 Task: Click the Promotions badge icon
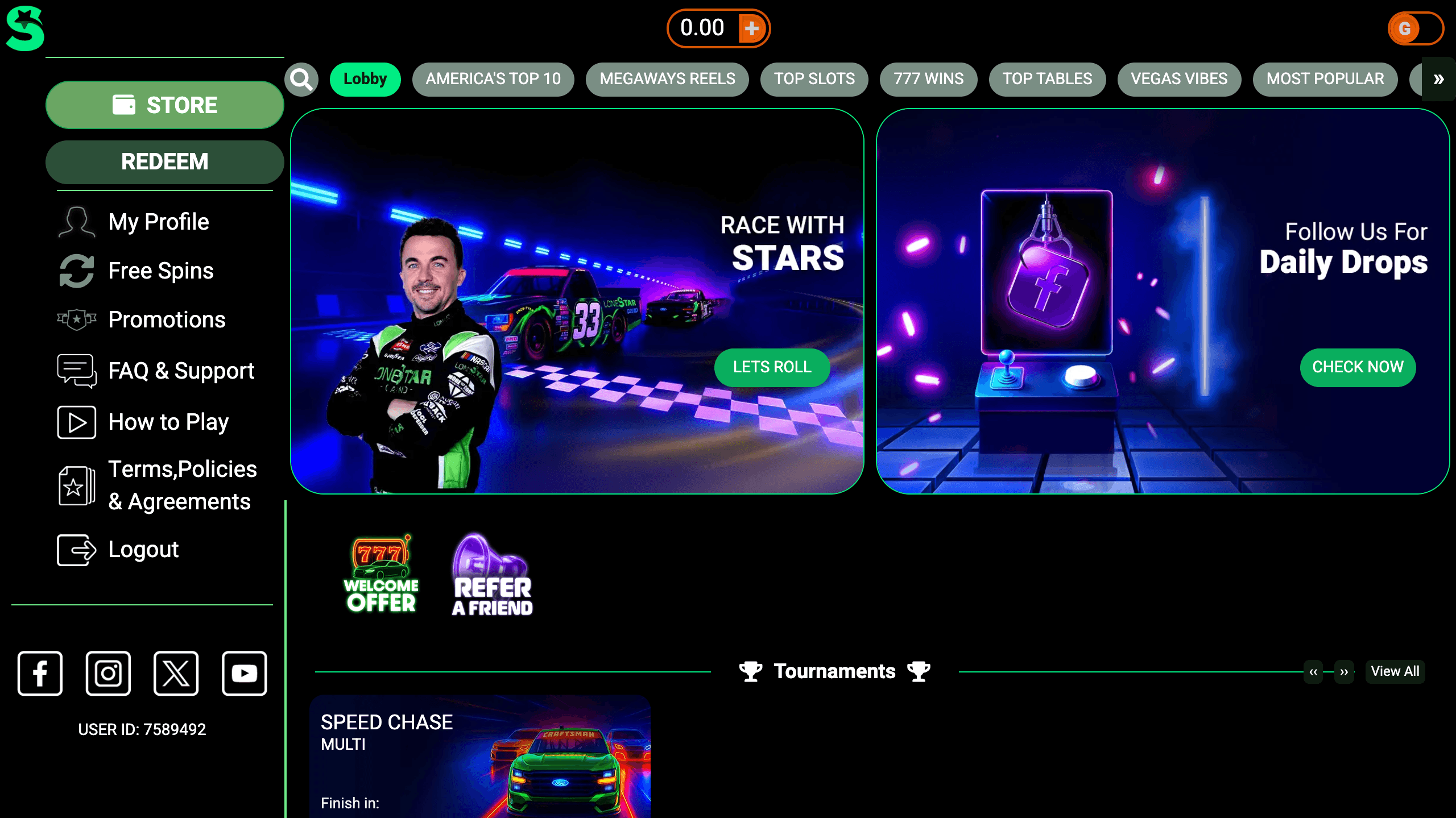click(76, 319)
